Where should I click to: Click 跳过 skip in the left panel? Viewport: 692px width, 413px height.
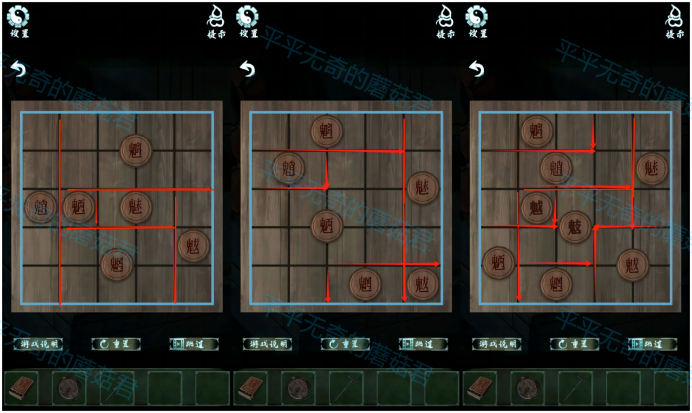(192, 343)
